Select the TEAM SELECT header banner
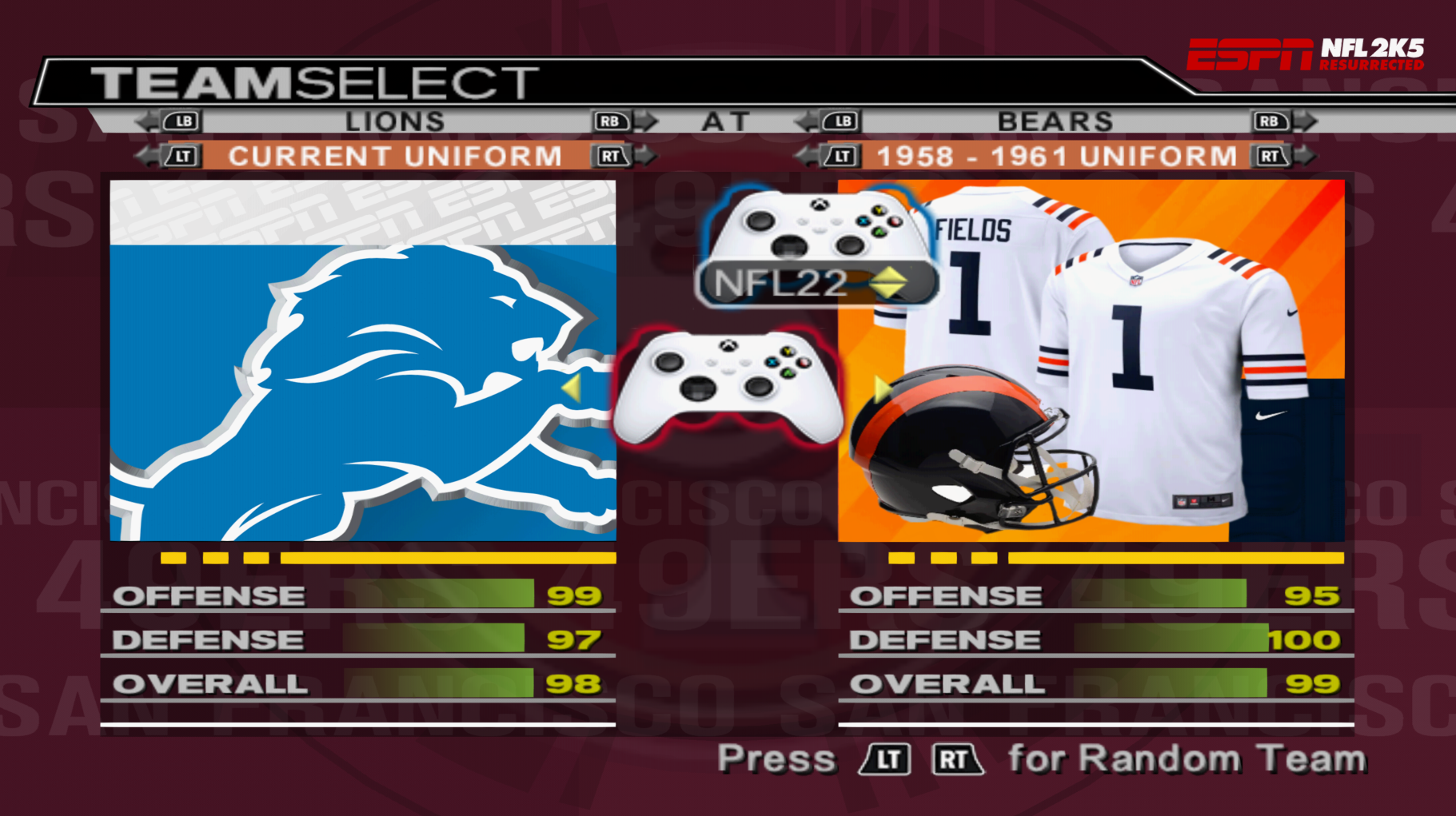Viewport: 1456px width, 816px height. click(x=312, y=80)
